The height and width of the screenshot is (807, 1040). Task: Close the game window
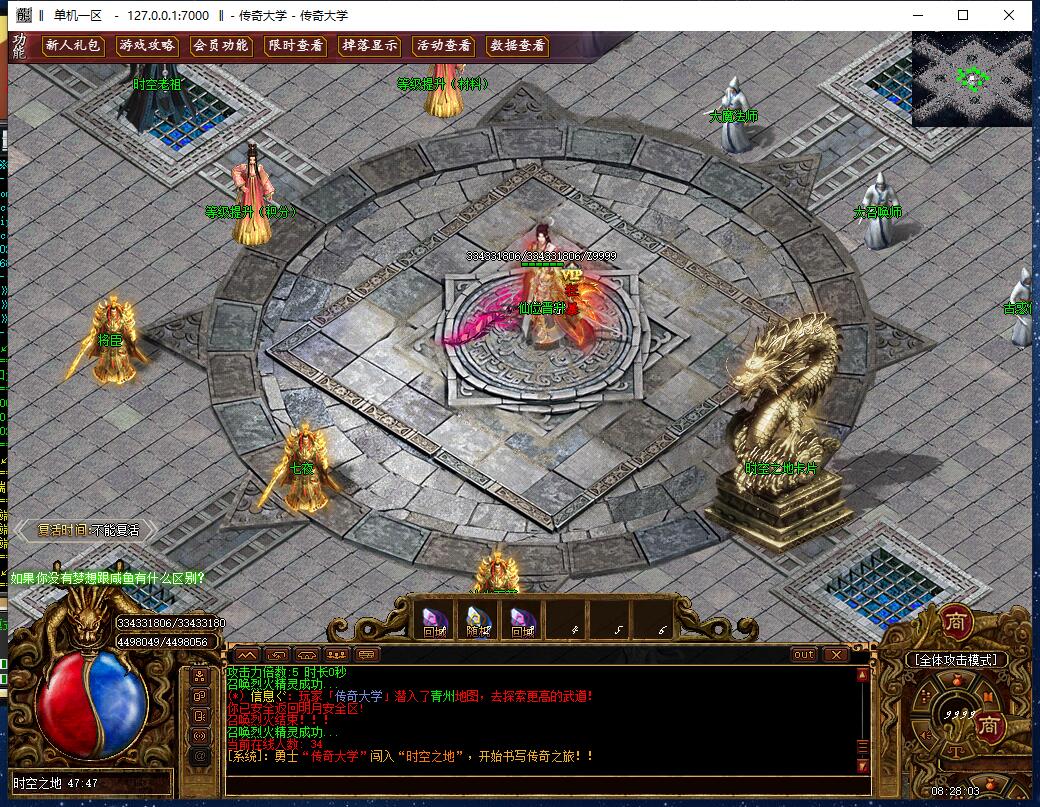1009,15
